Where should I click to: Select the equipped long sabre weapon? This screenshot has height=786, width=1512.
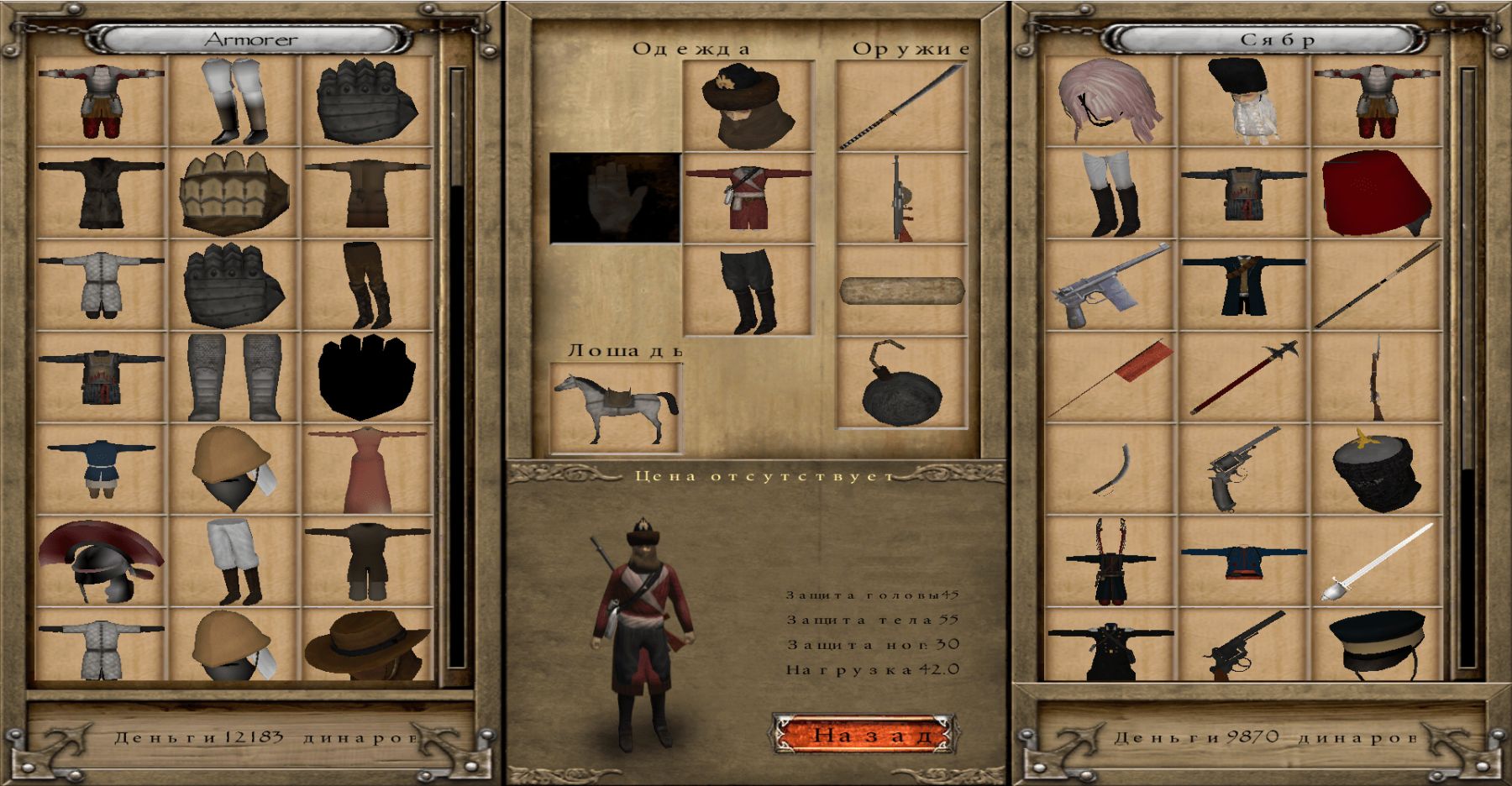[x=901, y=106]
